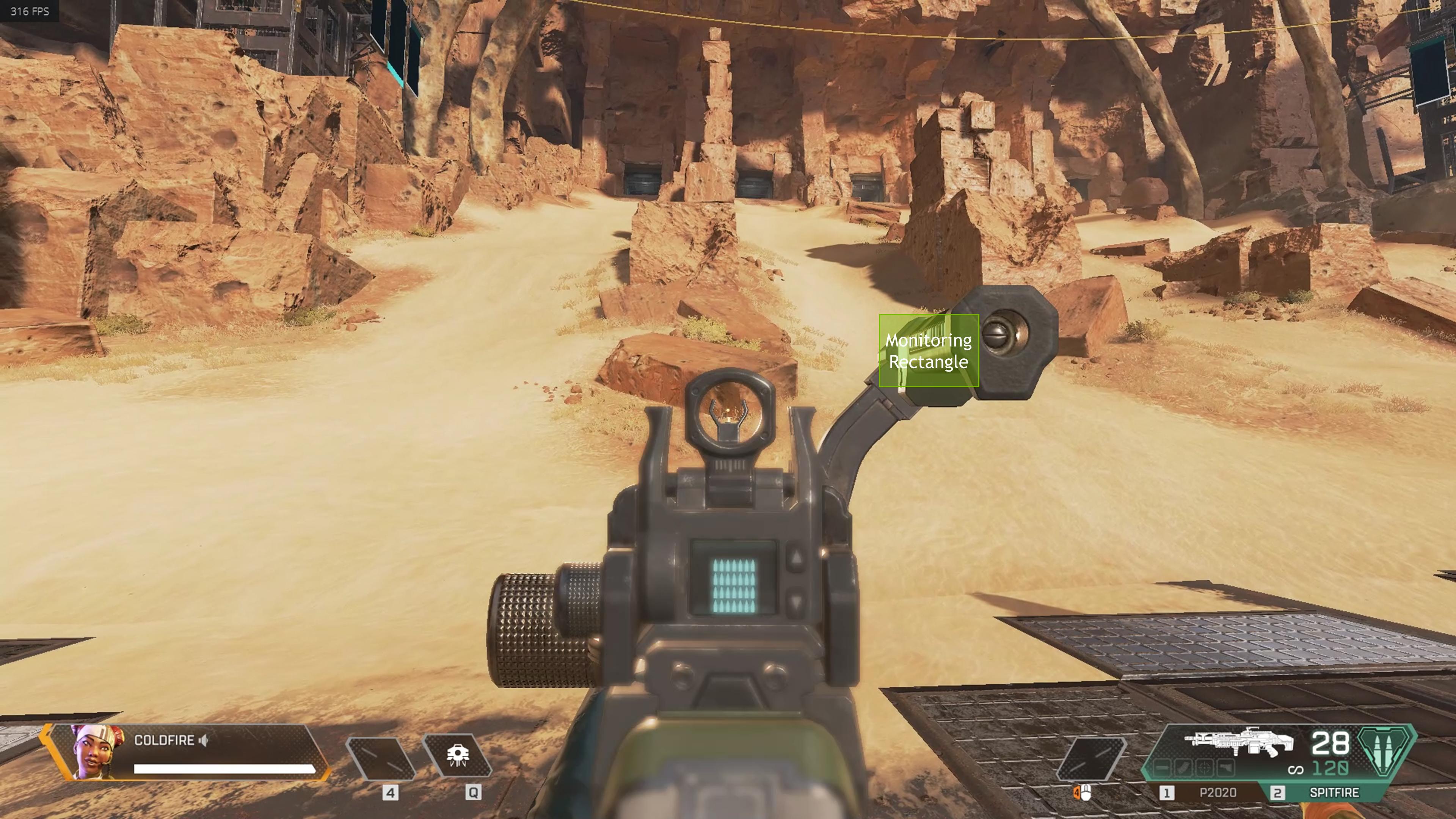Click the Spitfire weapon silhouette icon
1456x819 pixels.
tap(1239, 743)
